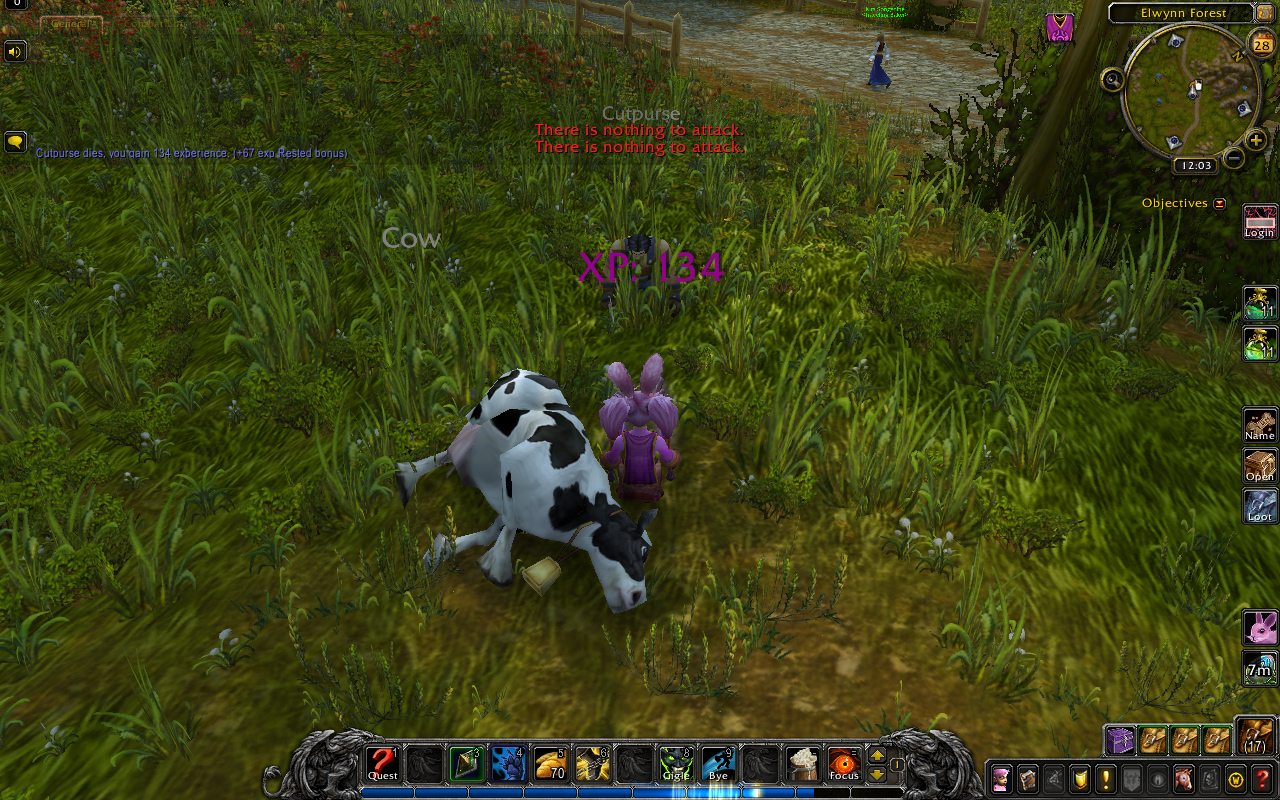Screen dimensions: 1280x800
Task: Go to the next action bar page
Action: pyautogui.click(x=877, y=756)
